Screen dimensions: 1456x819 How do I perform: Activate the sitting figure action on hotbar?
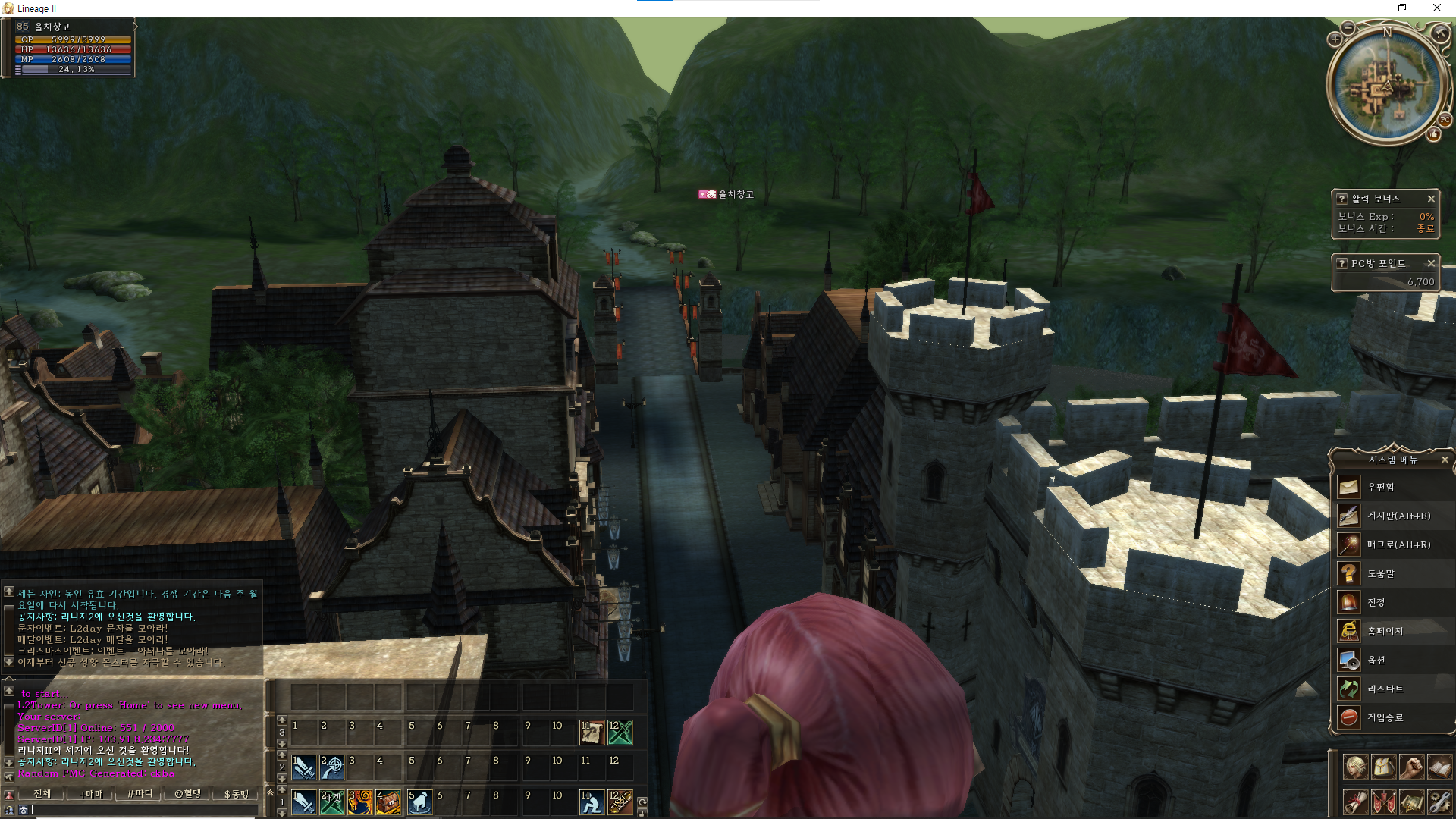tap(591, 802)
